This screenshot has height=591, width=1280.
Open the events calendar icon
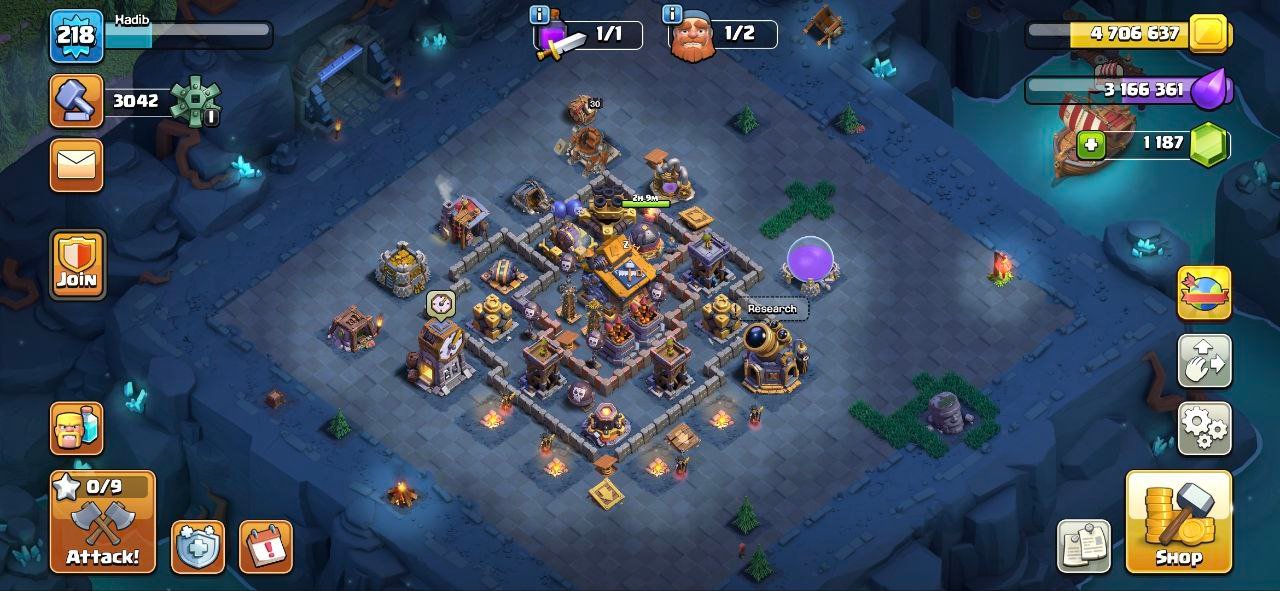coord(265,547)
